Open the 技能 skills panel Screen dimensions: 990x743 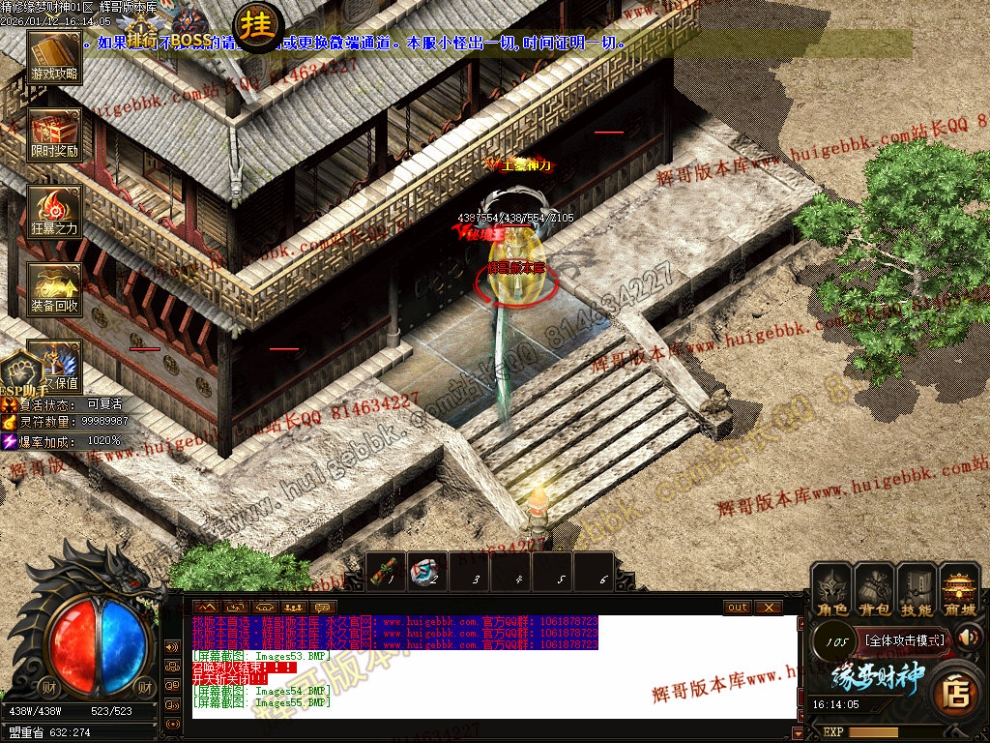pos(917,591)
